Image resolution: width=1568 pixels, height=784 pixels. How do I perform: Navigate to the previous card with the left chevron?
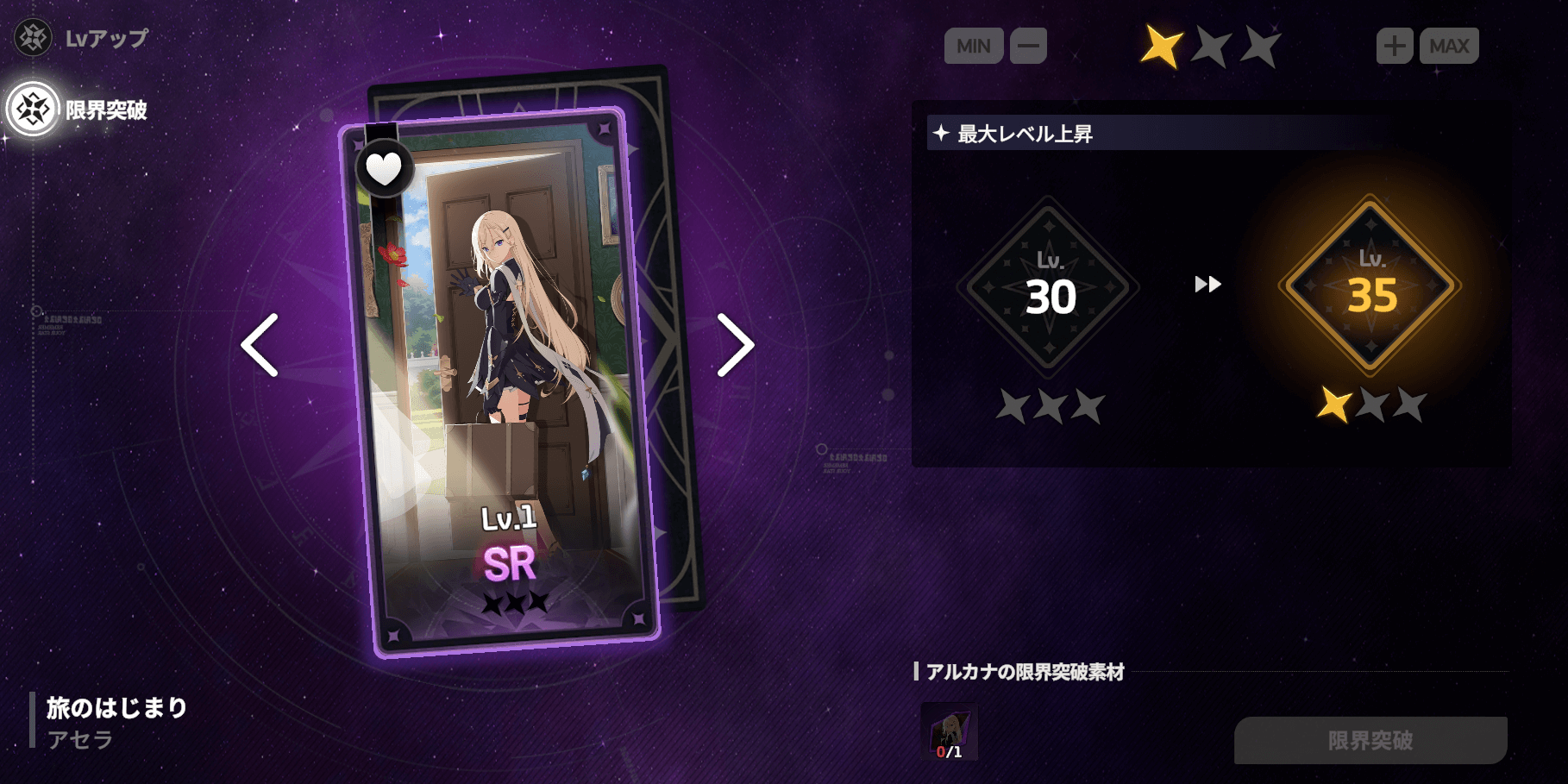(259, 347)
